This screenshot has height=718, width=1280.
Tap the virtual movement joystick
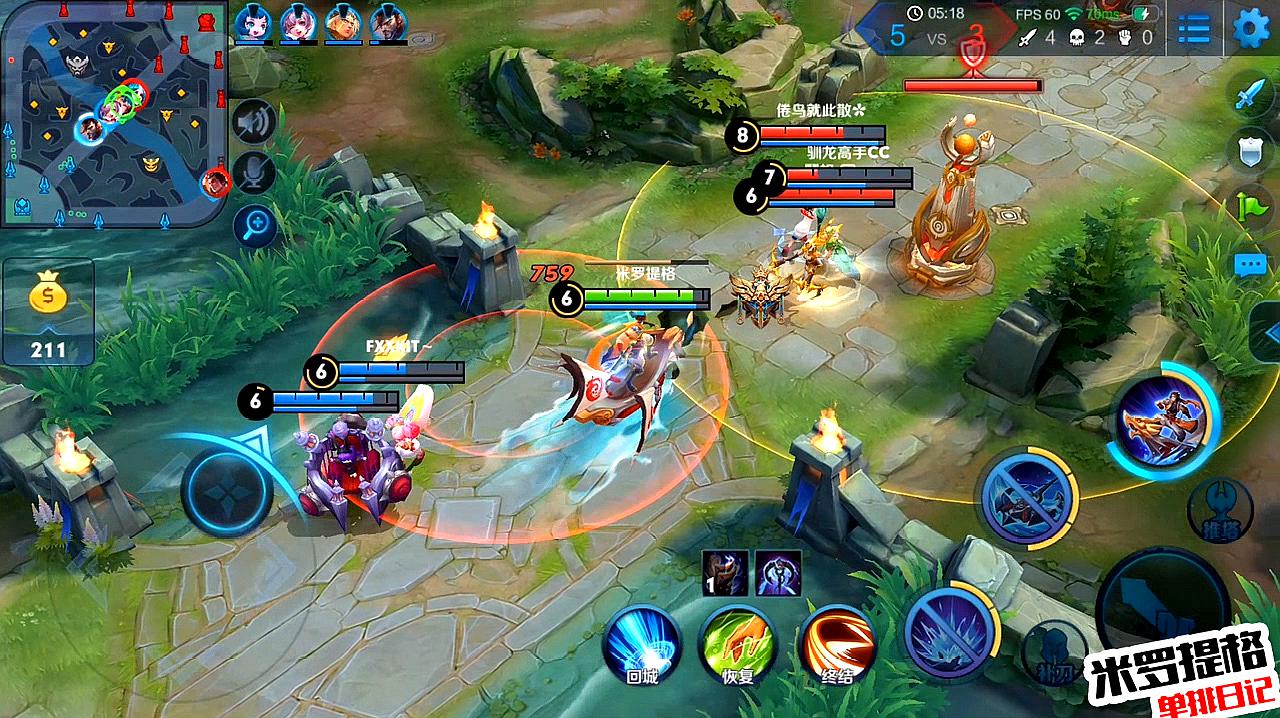click(227, 491)
